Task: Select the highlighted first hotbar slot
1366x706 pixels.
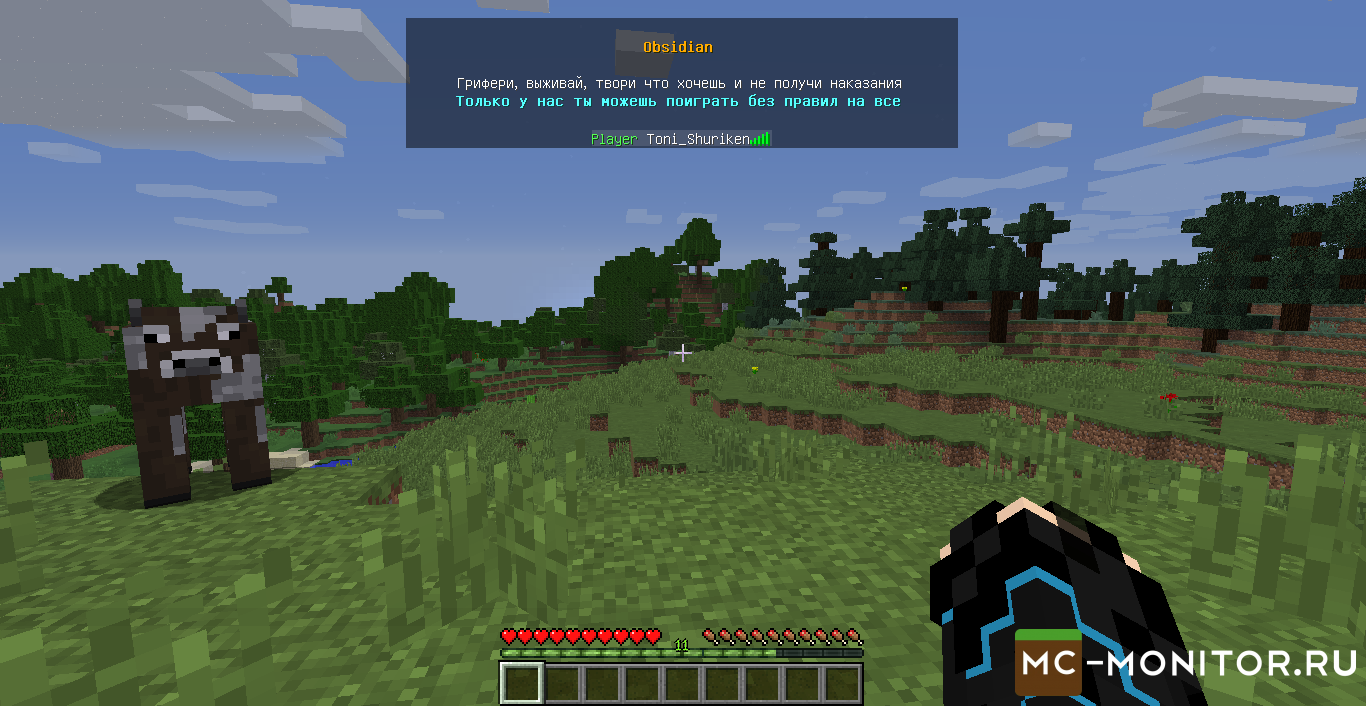Action: coord(521,683)
